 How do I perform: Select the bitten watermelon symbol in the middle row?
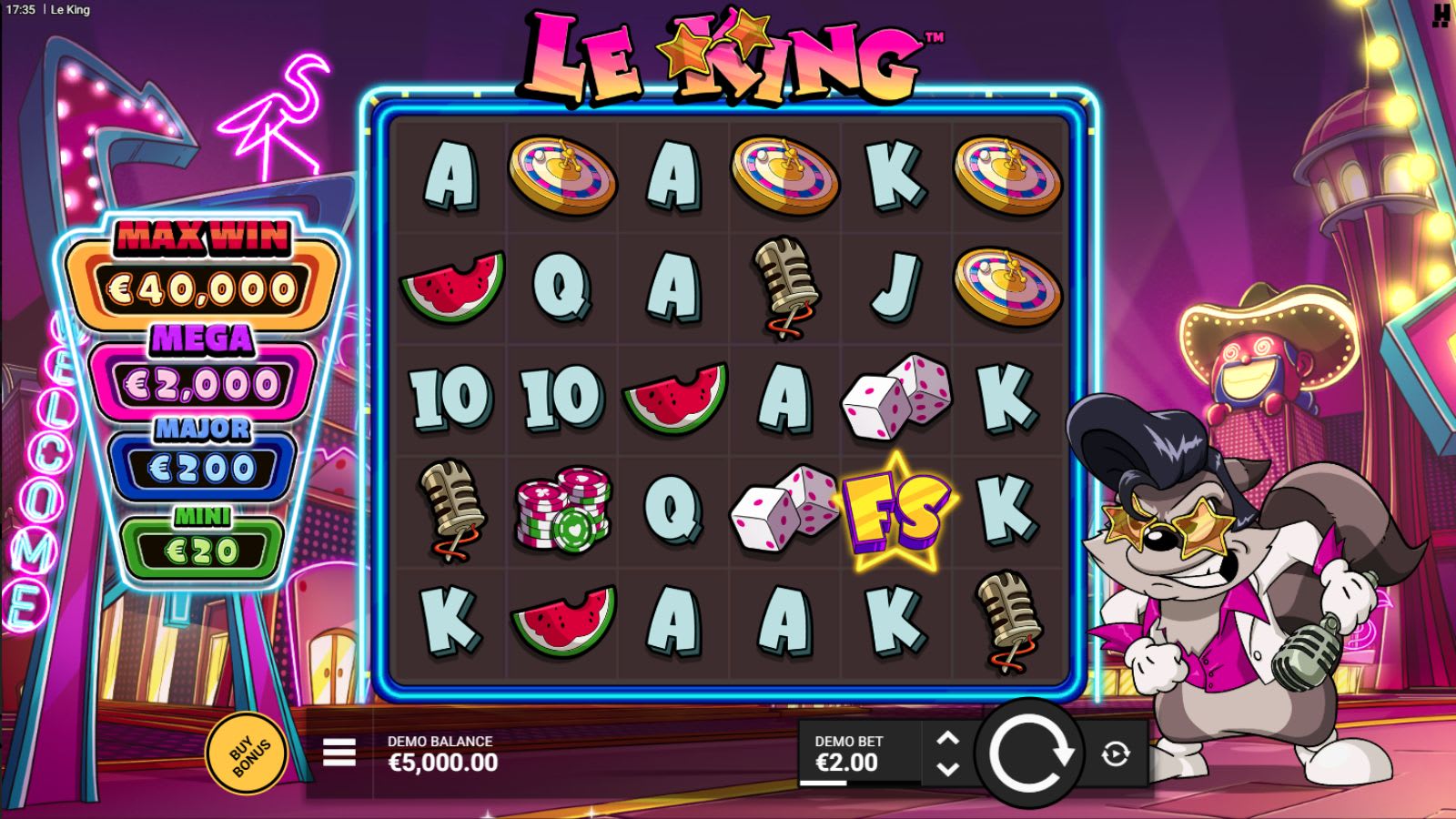pyautogui.click(x=673, y=398)
